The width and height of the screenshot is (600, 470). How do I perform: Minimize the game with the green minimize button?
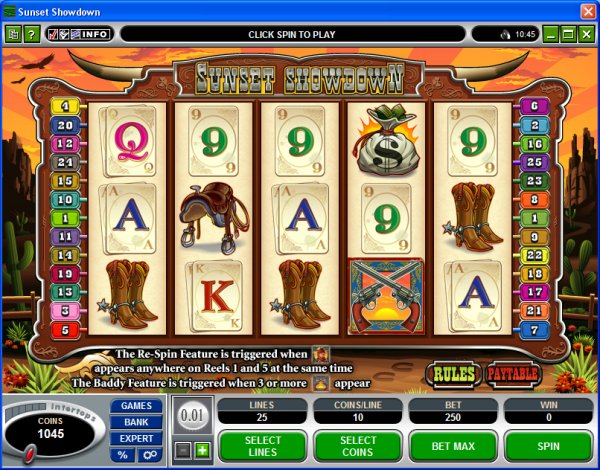point(549,34)
